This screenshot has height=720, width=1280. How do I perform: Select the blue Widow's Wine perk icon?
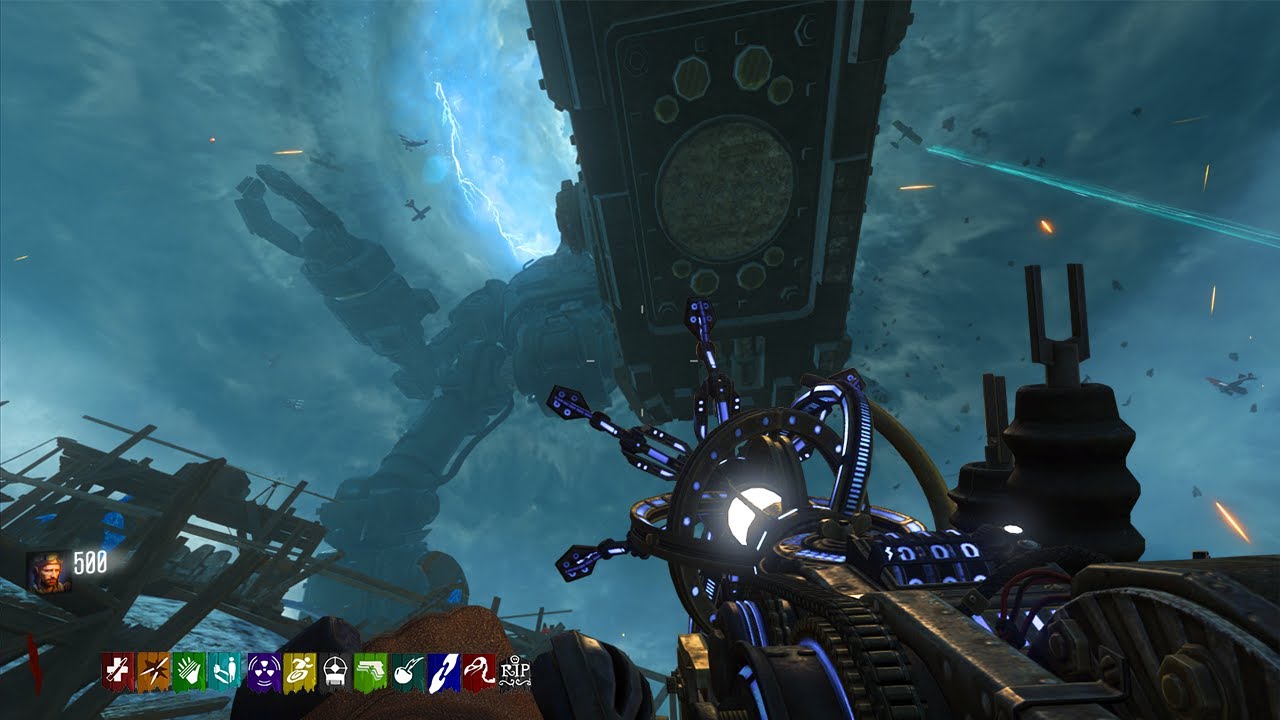(443, 671)
